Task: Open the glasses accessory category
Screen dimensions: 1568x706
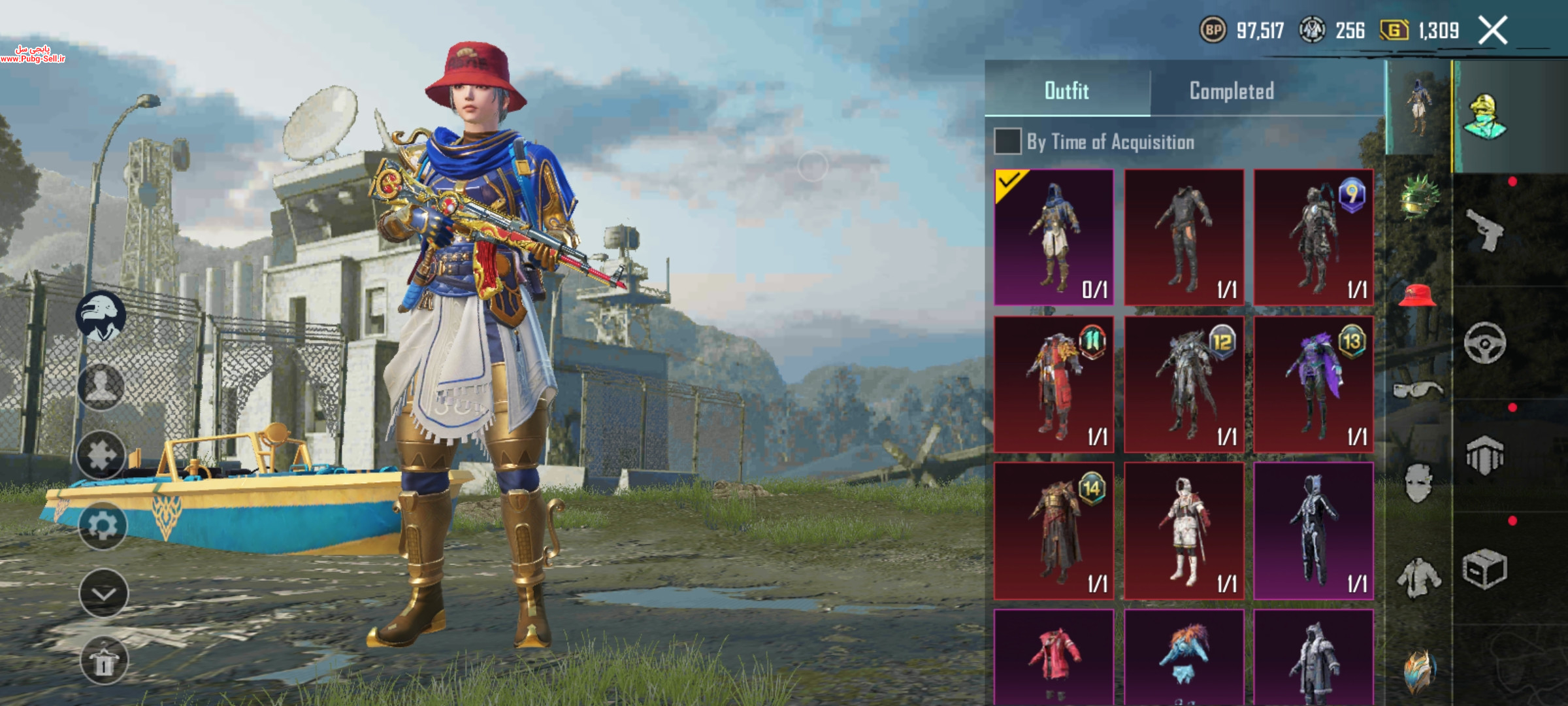Action: [1417, 390]
